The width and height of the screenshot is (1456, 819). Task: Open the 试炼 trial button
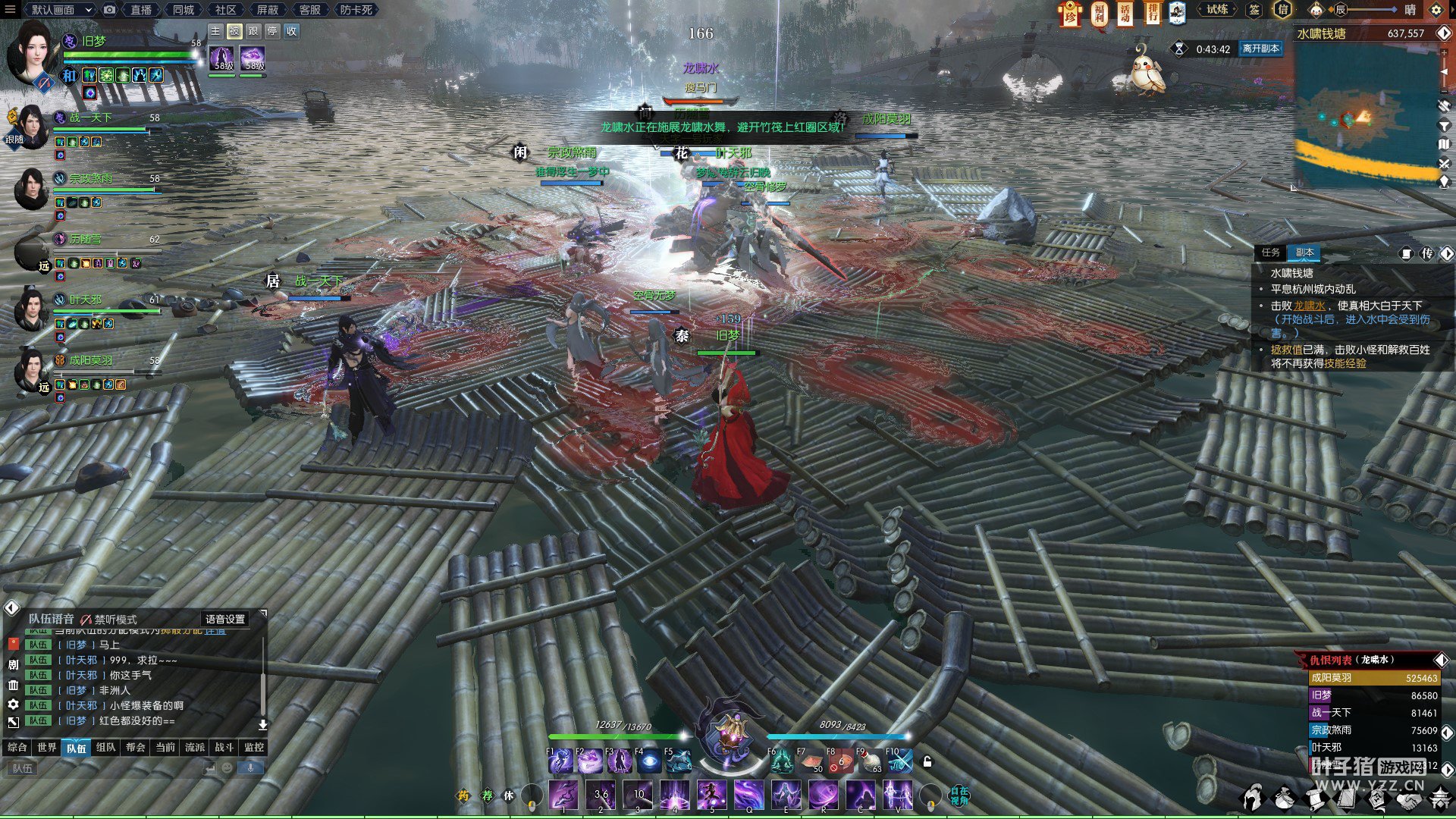(1217, 10)
